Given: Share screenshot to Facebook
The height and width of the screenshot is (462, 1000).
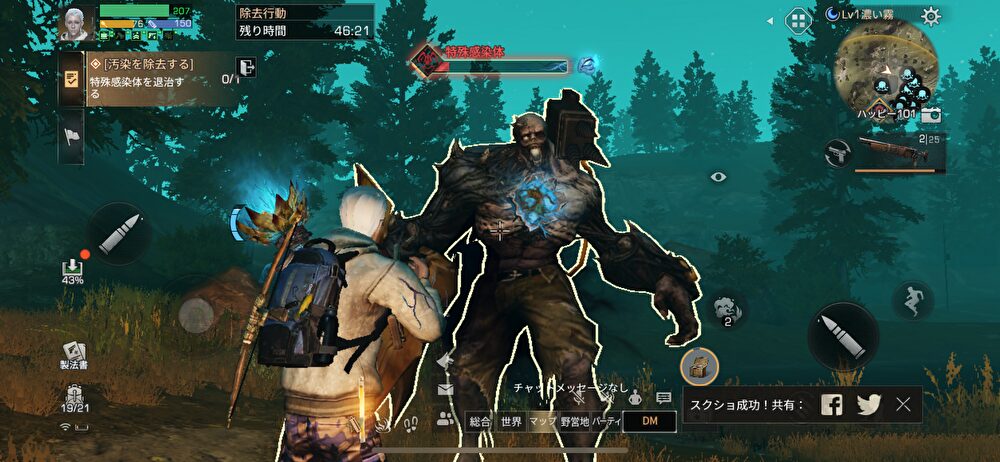Looking at the screenshot, I should [831, 404].
